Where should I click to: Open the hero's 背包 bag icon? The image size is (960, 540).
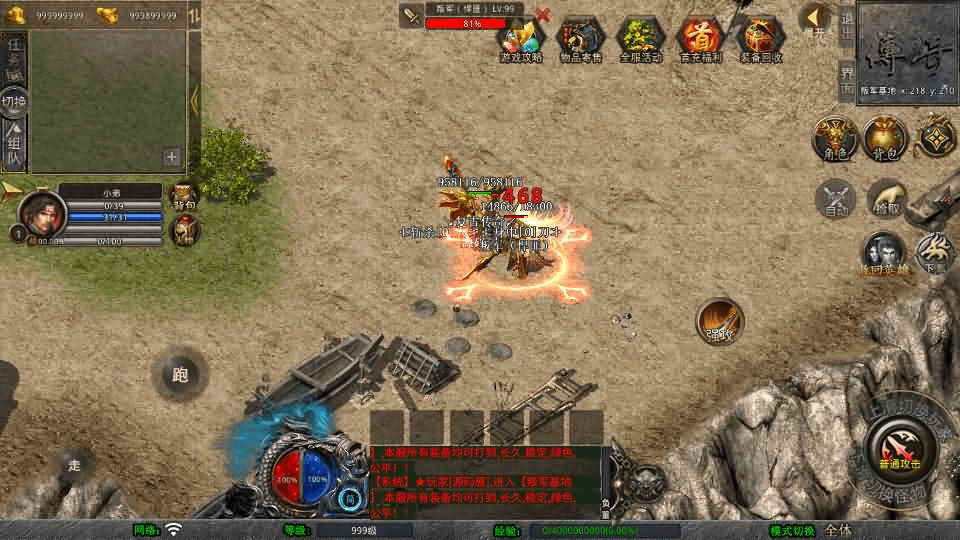pyautogui.click(x=185, y=195)
